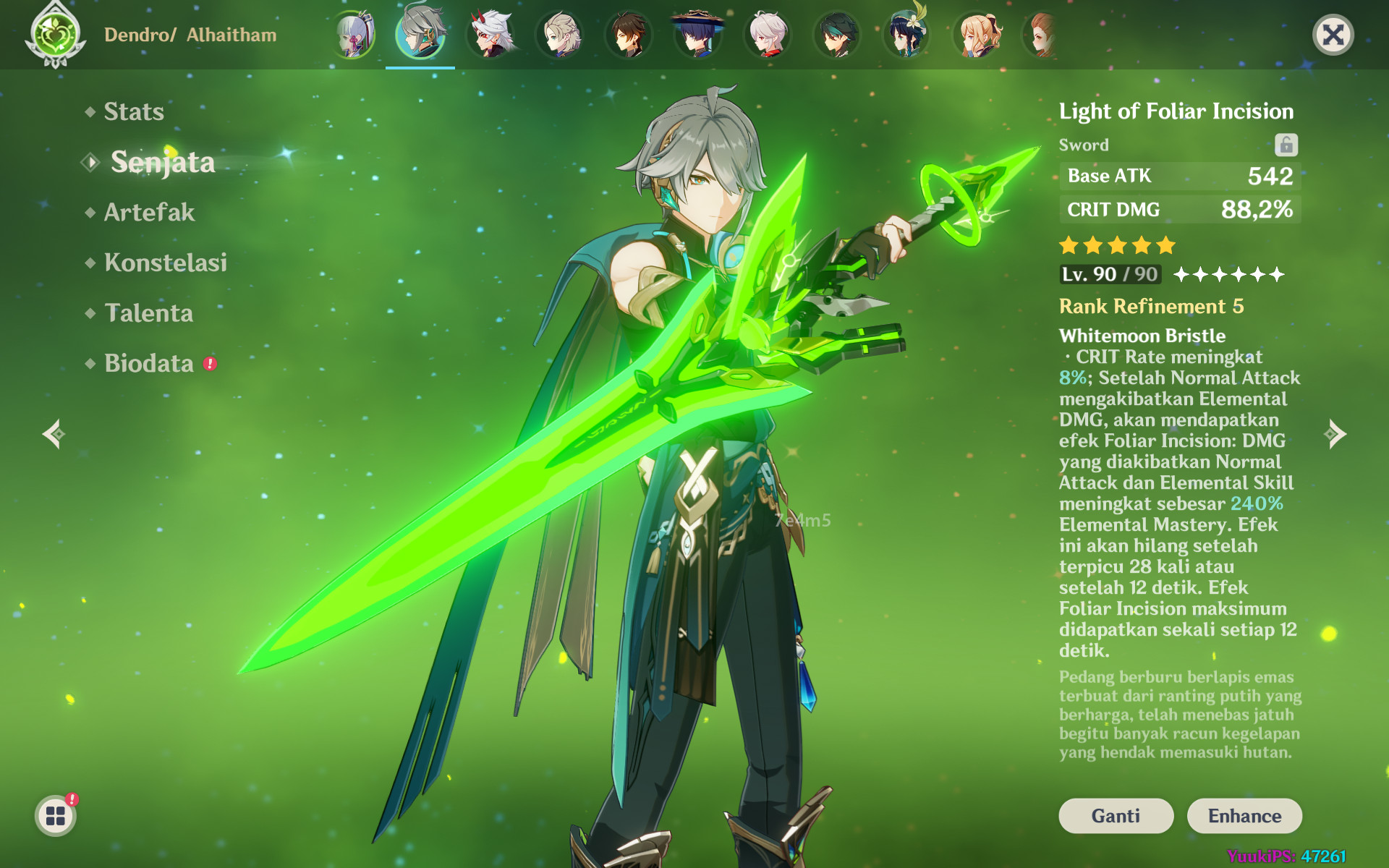Open the party grid menu icon bottom-left
The width and height of the screenshot is (1389, 868).
(56, 814)
